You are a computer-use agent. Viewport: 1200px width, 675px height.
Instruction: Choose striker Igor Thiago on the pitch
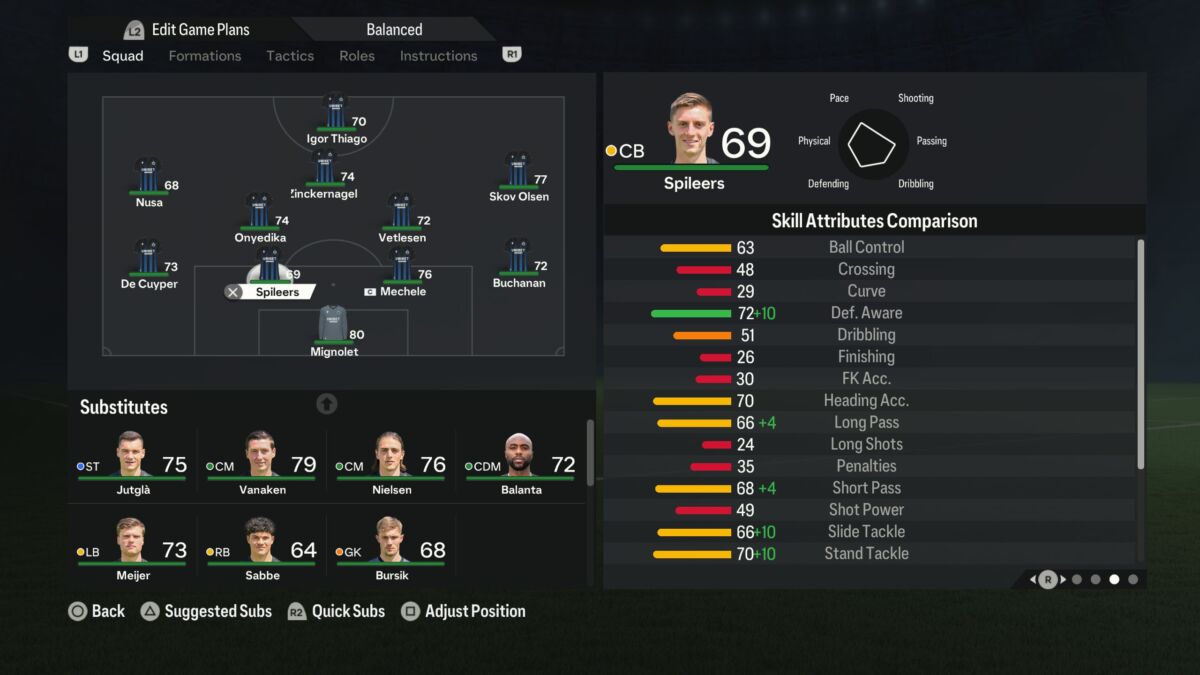pyautogui.click(x=335, y=117)
